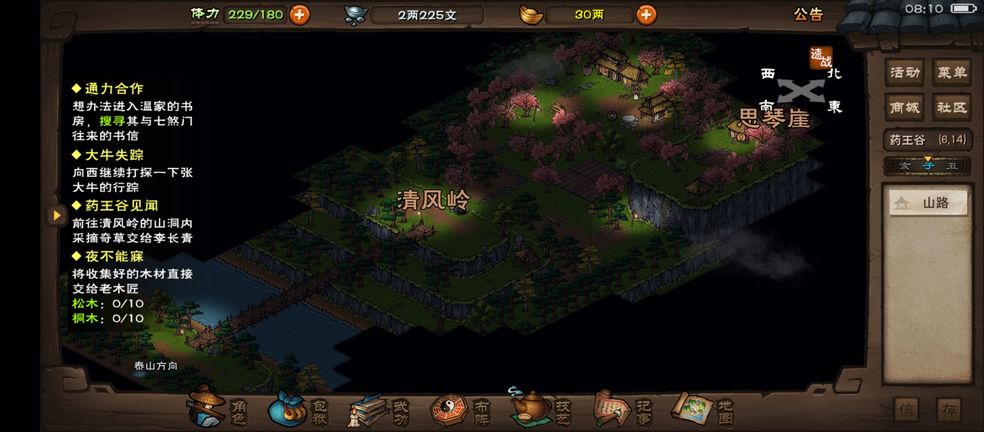This screenshot has width=984, height=432.
Task: Add gold ingots with the plus beside 30两
Action: coord(646,14)
